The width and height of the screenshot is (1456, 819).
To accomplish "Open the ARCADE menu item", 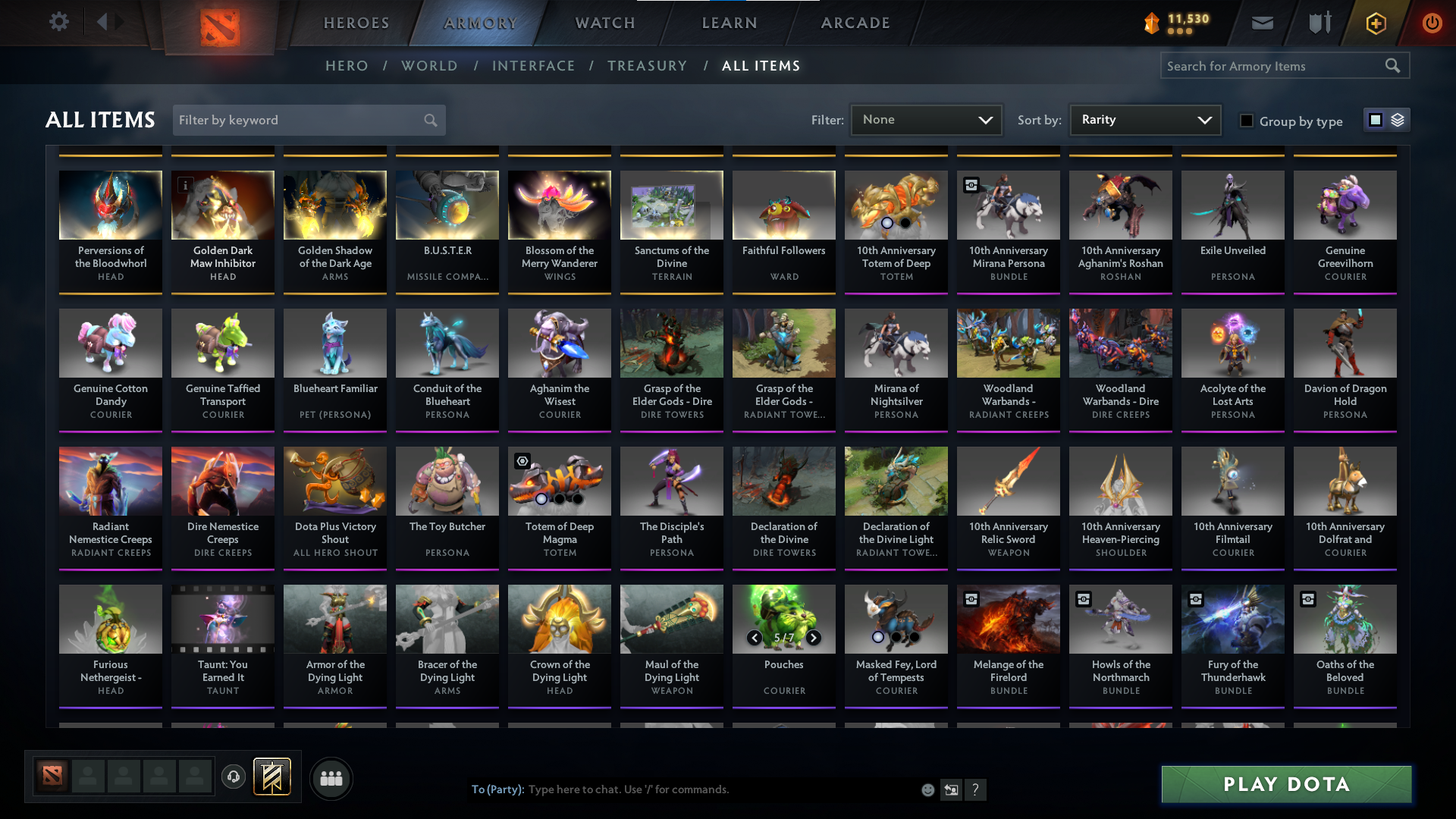I will coord(855,23).
